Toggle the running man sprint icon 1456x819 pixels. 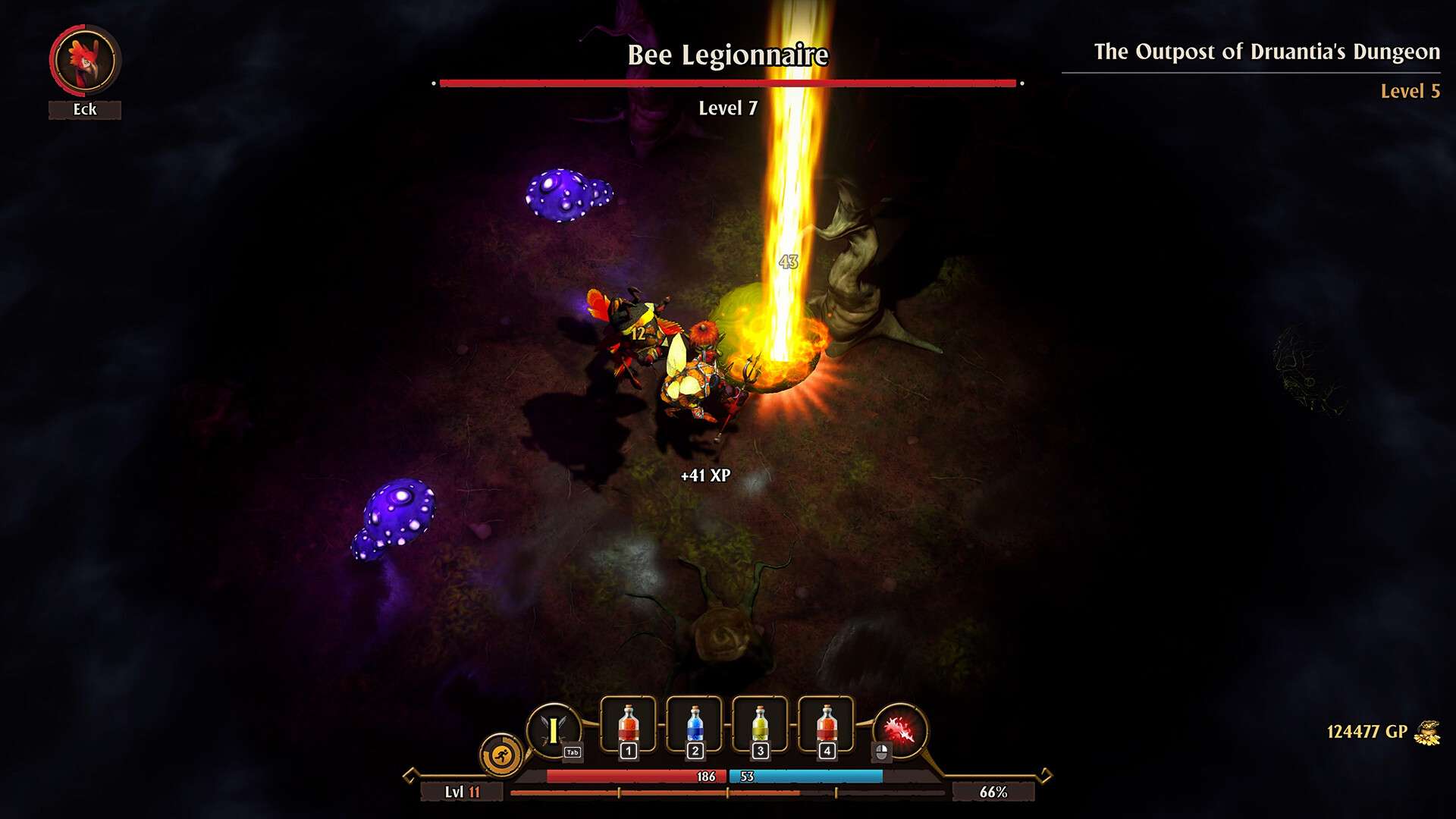[x=500, y=755]
